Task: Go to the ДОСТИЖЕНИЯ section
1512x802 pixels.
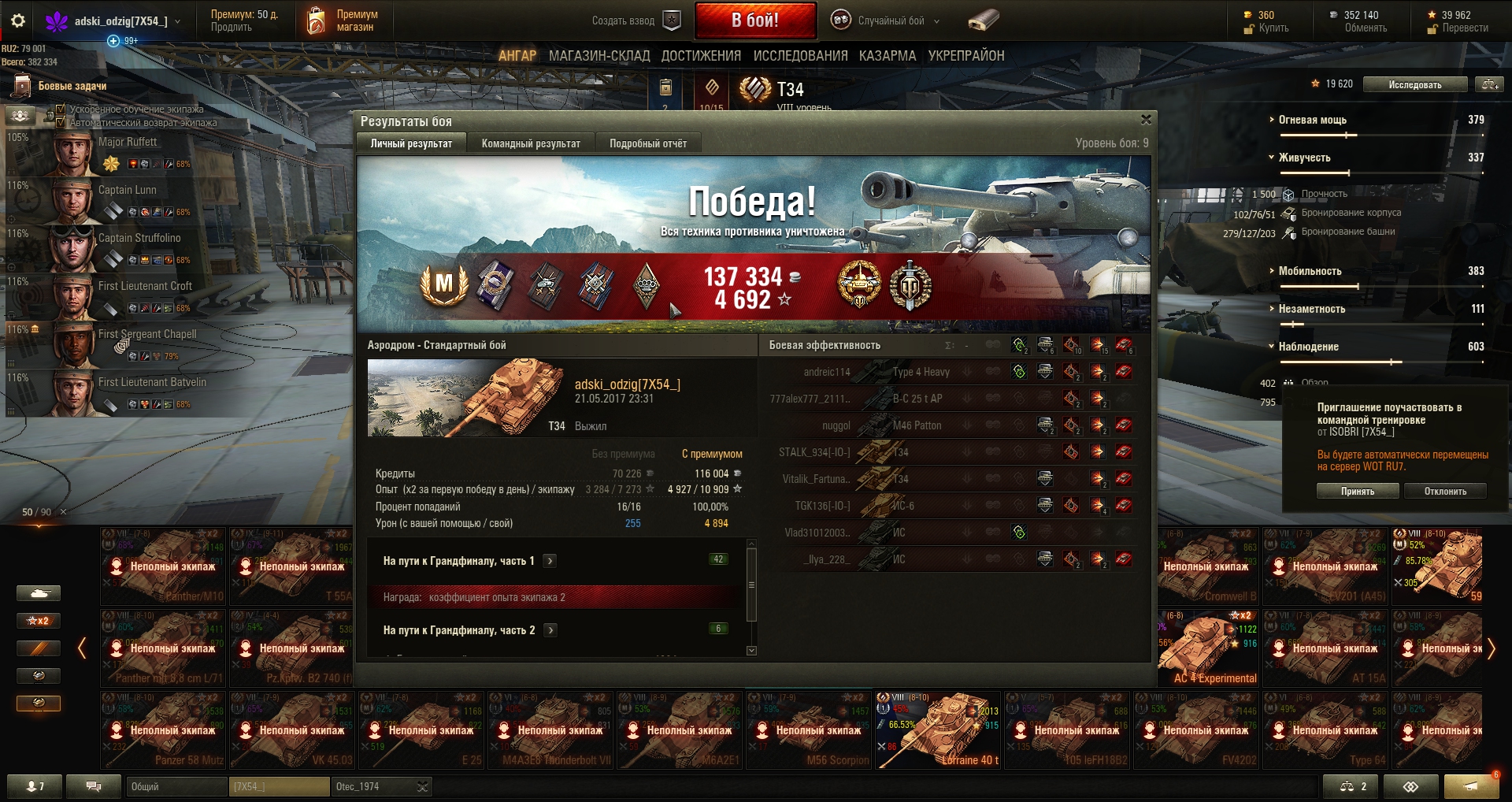Action: [701, 56]
